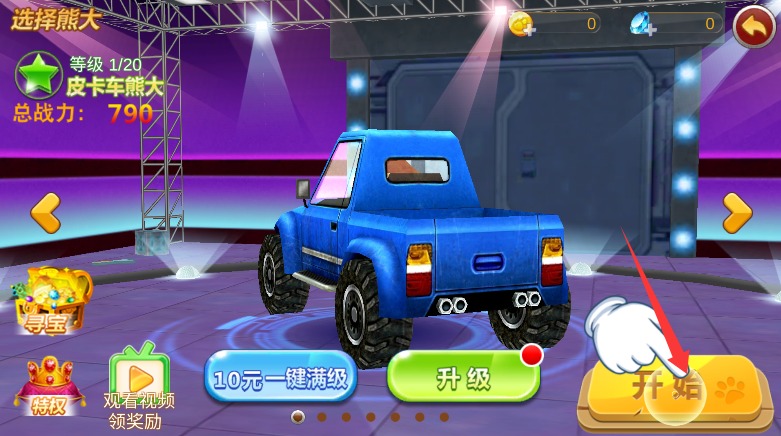Add diamonds via diamond plus icon

pos(643,25)
